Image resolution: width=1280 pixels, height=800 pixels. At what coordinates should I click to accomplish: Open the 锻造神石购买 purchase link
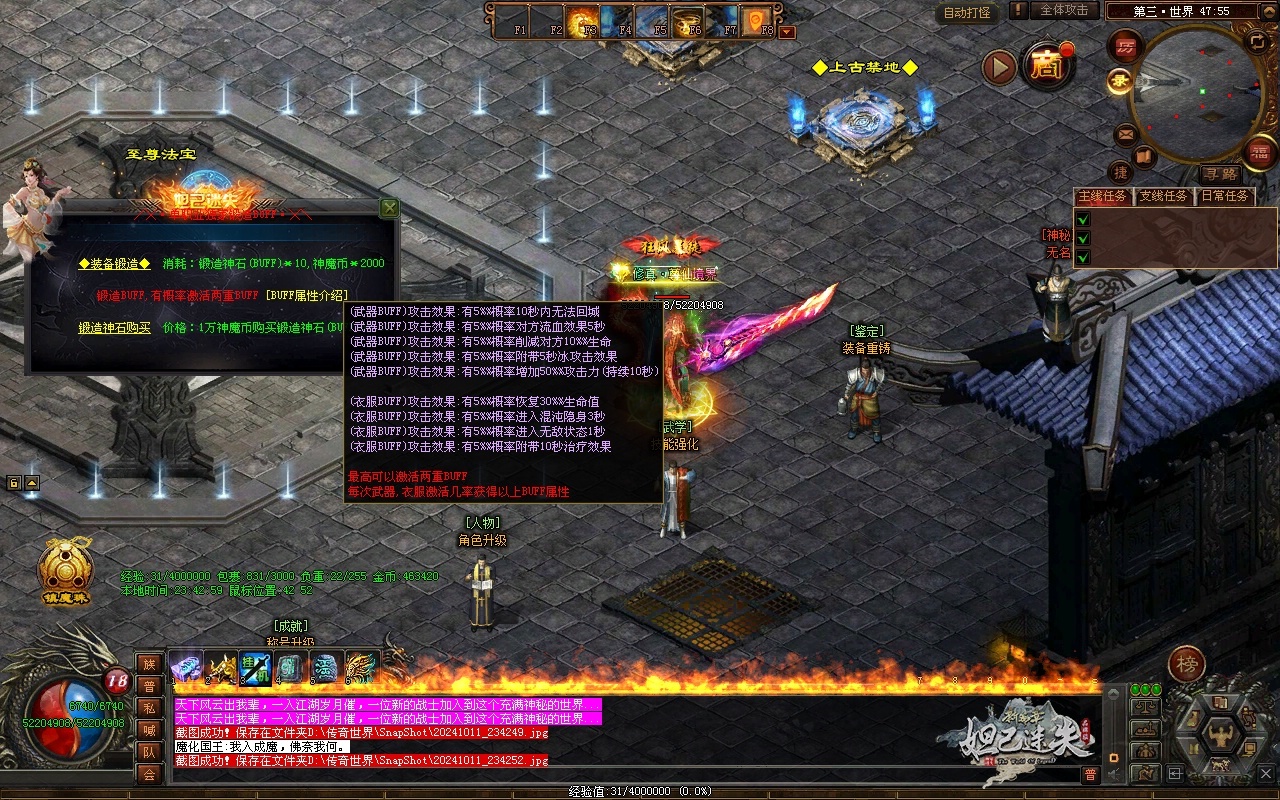click(x=115, y=327)
